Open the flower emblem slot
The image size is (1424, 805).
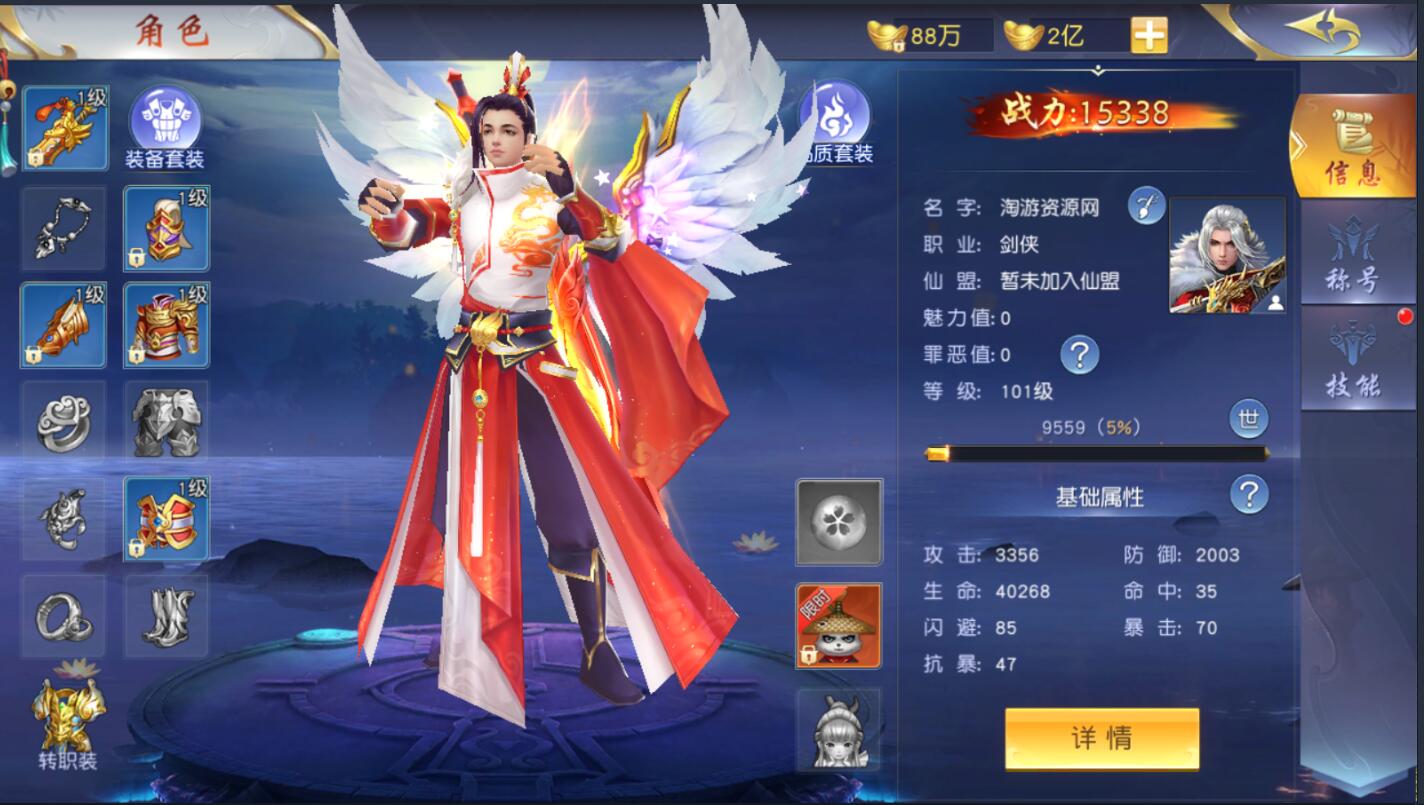coord(838,521)
